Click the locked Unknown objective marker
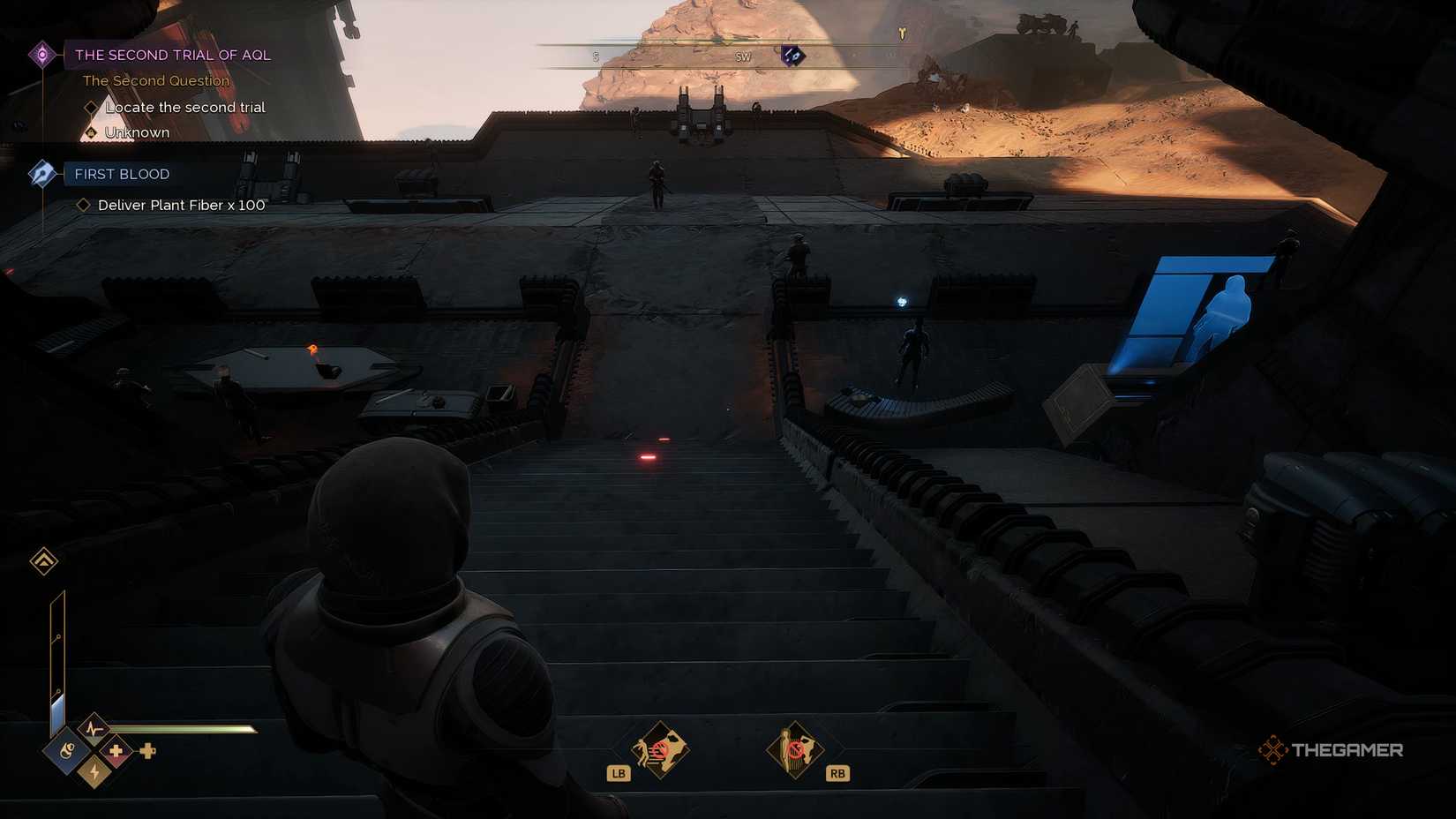1456x819 pixels. (x=92, y=131)
